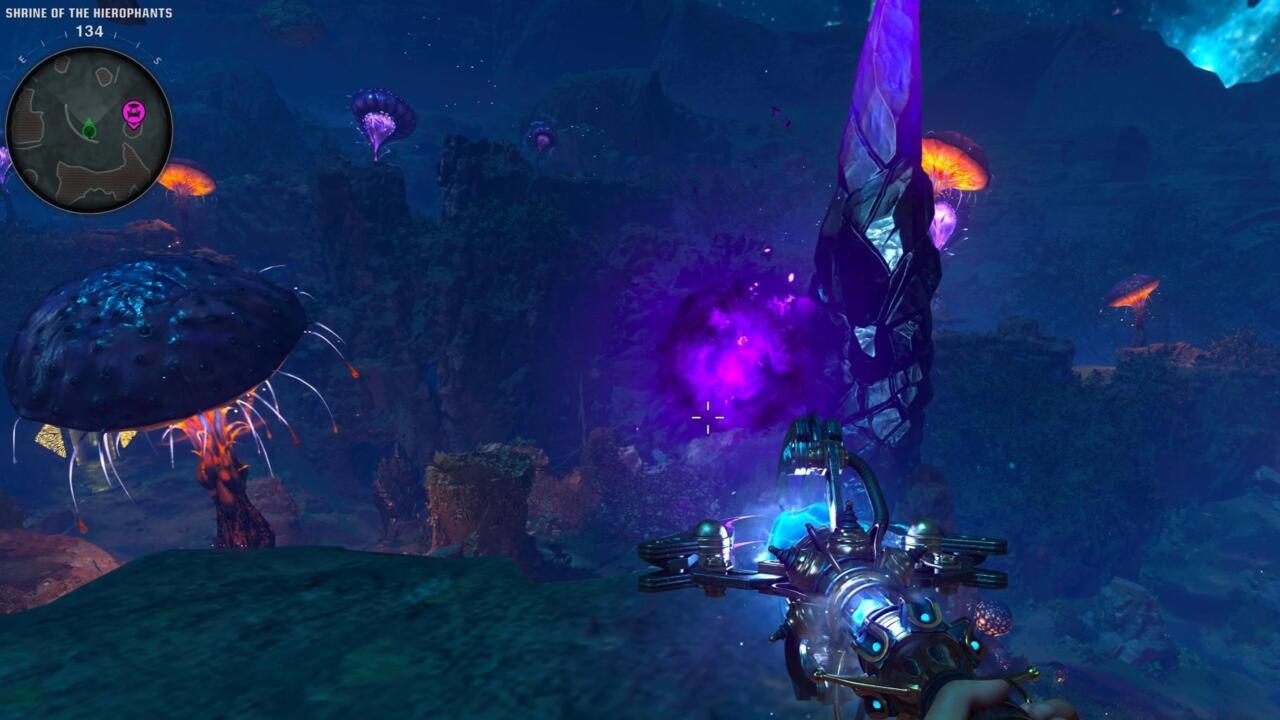Select the green player arrow in the minimap
The image size is (1280, 720).
point(89,128)
